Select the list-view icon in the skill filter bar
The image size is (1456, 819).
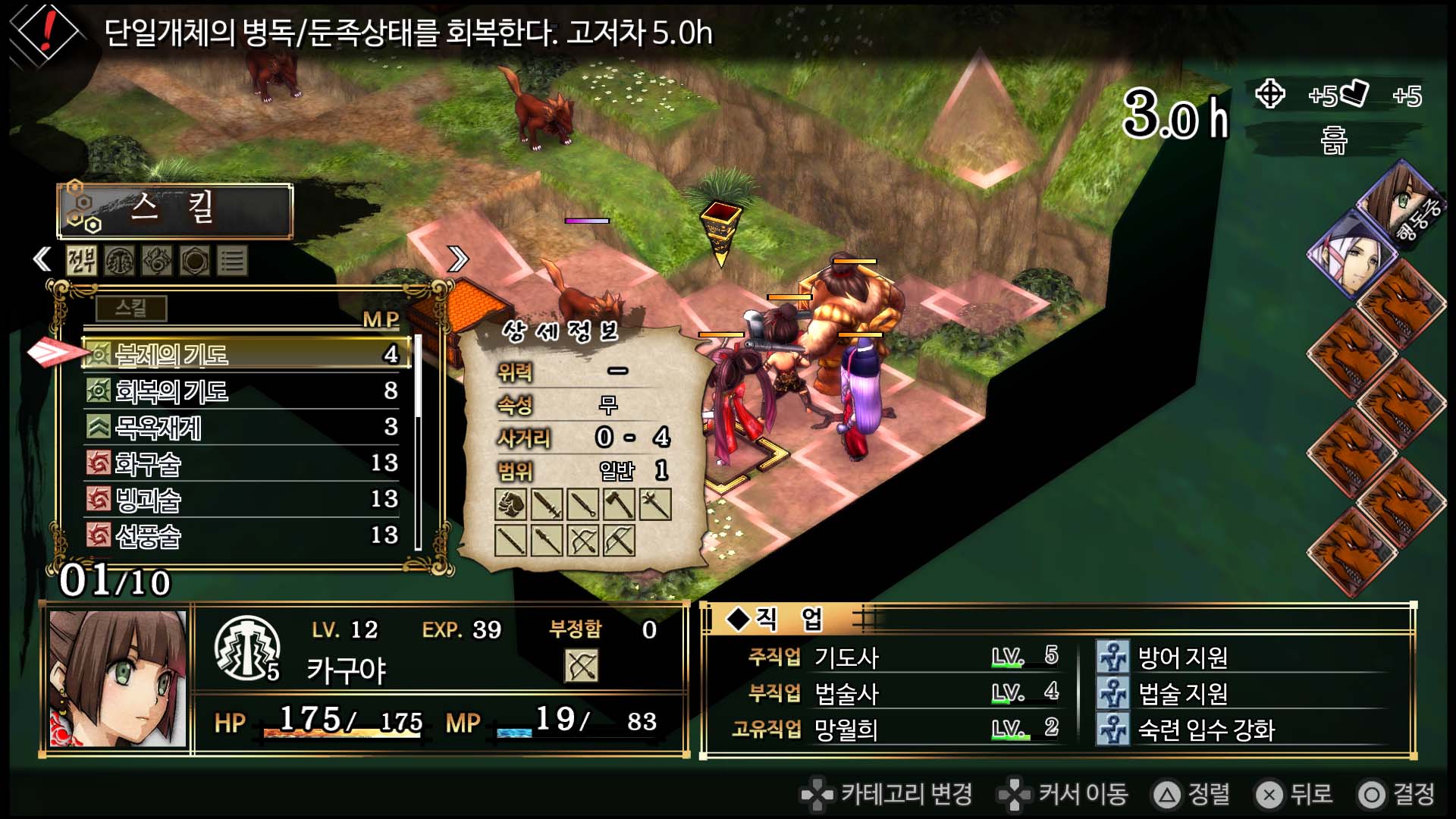pyautogui.click(x=233, y=260)
